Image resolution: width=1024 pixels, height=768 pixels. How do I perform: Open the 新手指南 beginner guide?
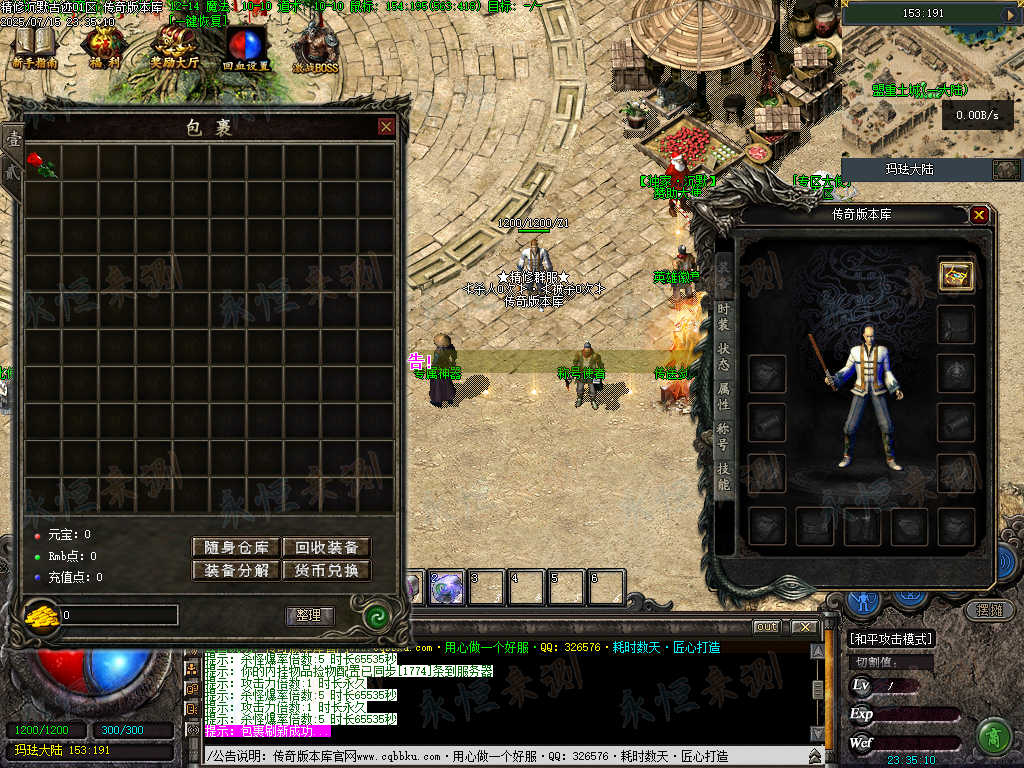[36, 47]
